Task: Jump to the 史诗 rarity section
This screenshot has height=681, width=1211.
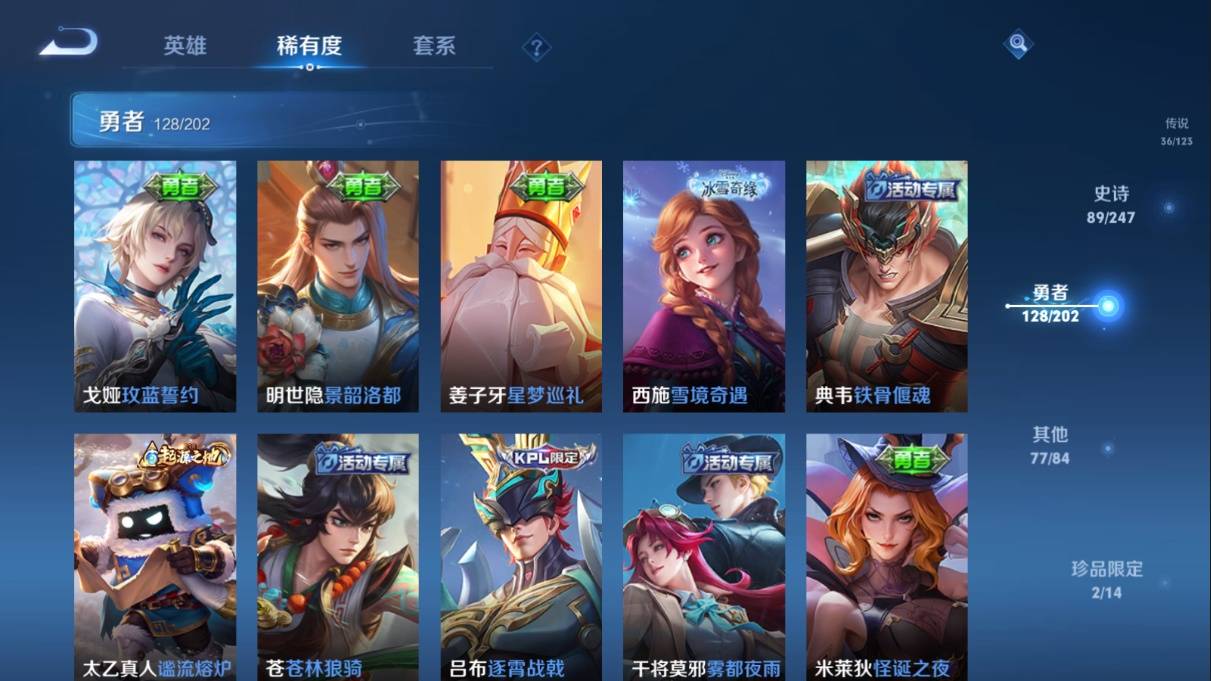Action: click(1111, 204)
